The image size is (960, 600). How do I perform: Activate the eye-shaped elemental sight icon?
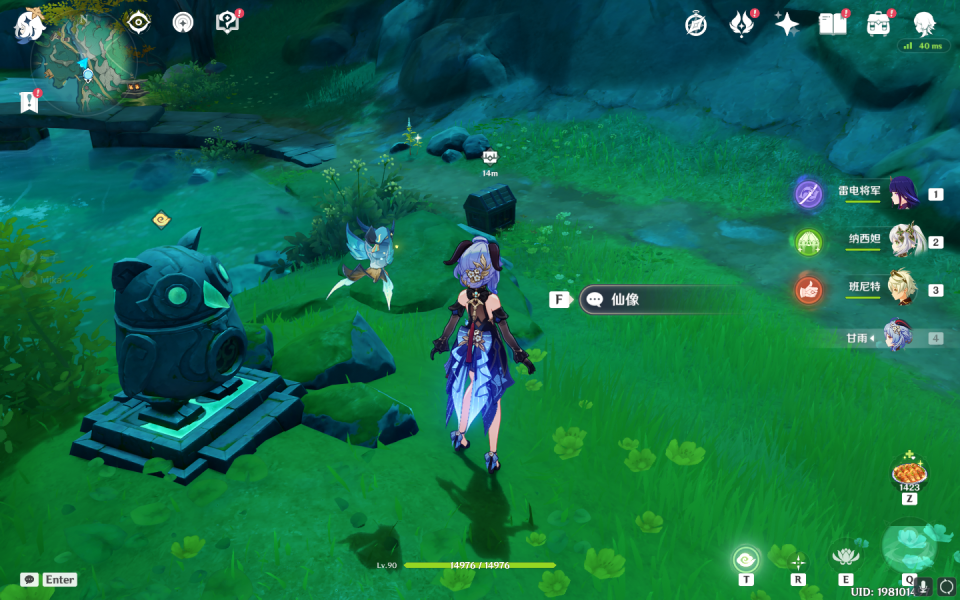[138, 21]
